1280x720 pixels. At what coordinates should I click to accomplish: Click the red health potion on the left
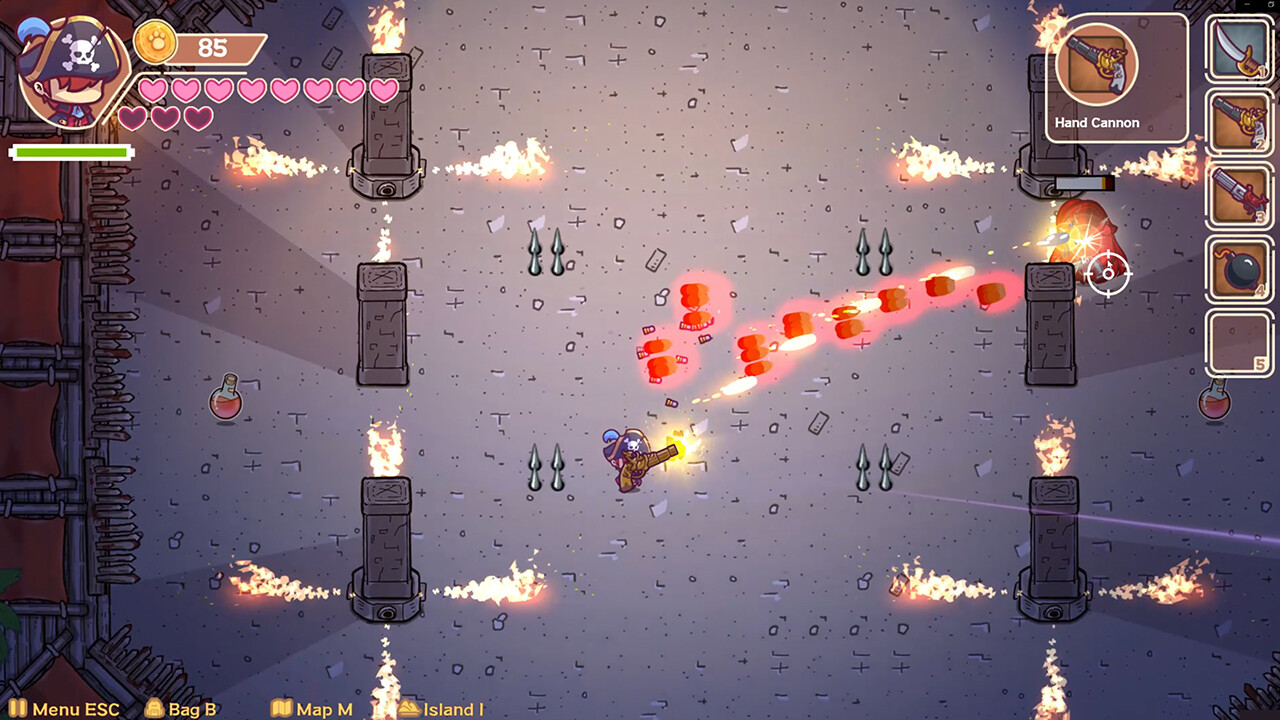(x=225, y=402)
